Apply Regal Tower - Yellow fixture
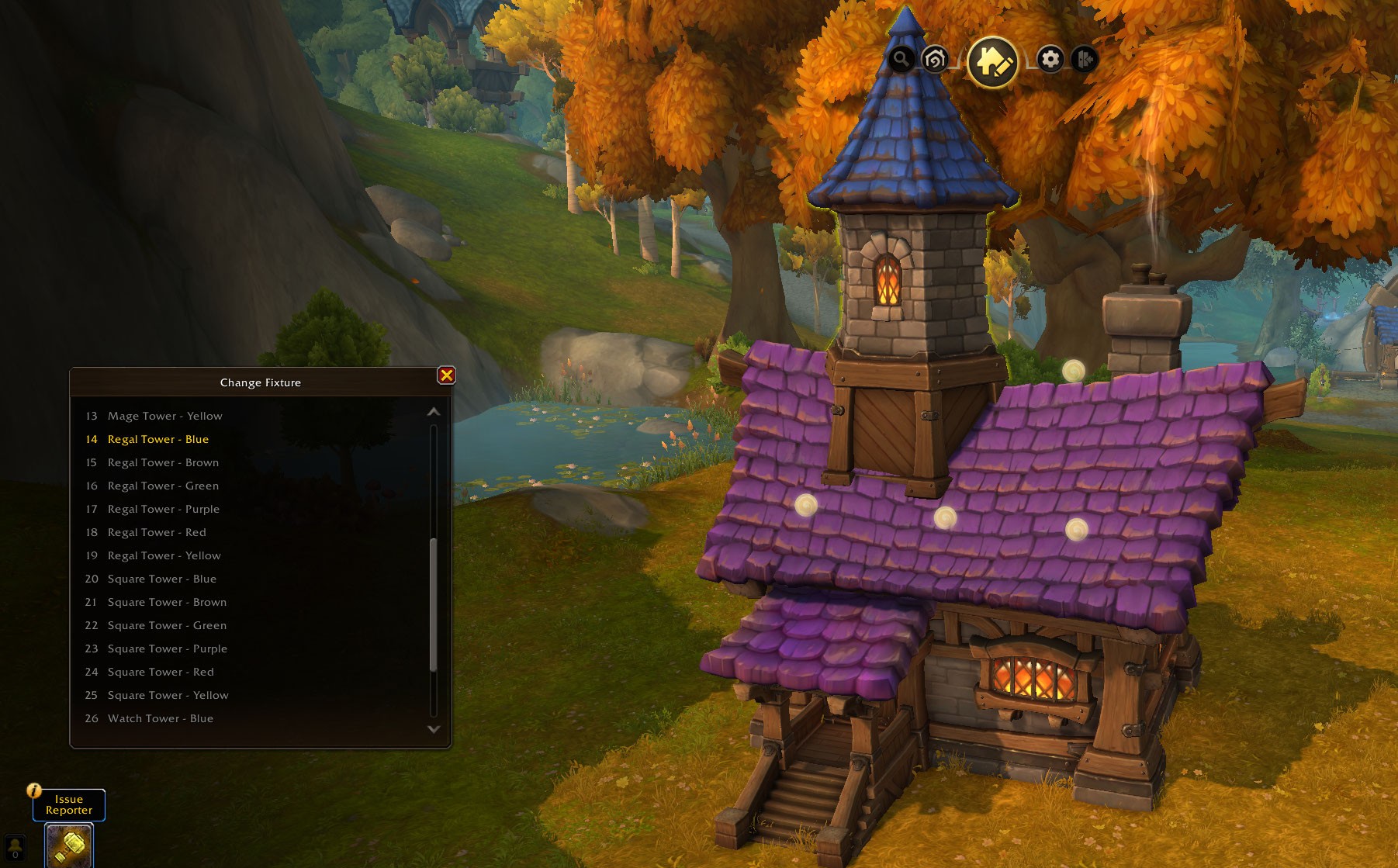The image size is (1398, 868). pyautogui.click(x=164, y=555)
